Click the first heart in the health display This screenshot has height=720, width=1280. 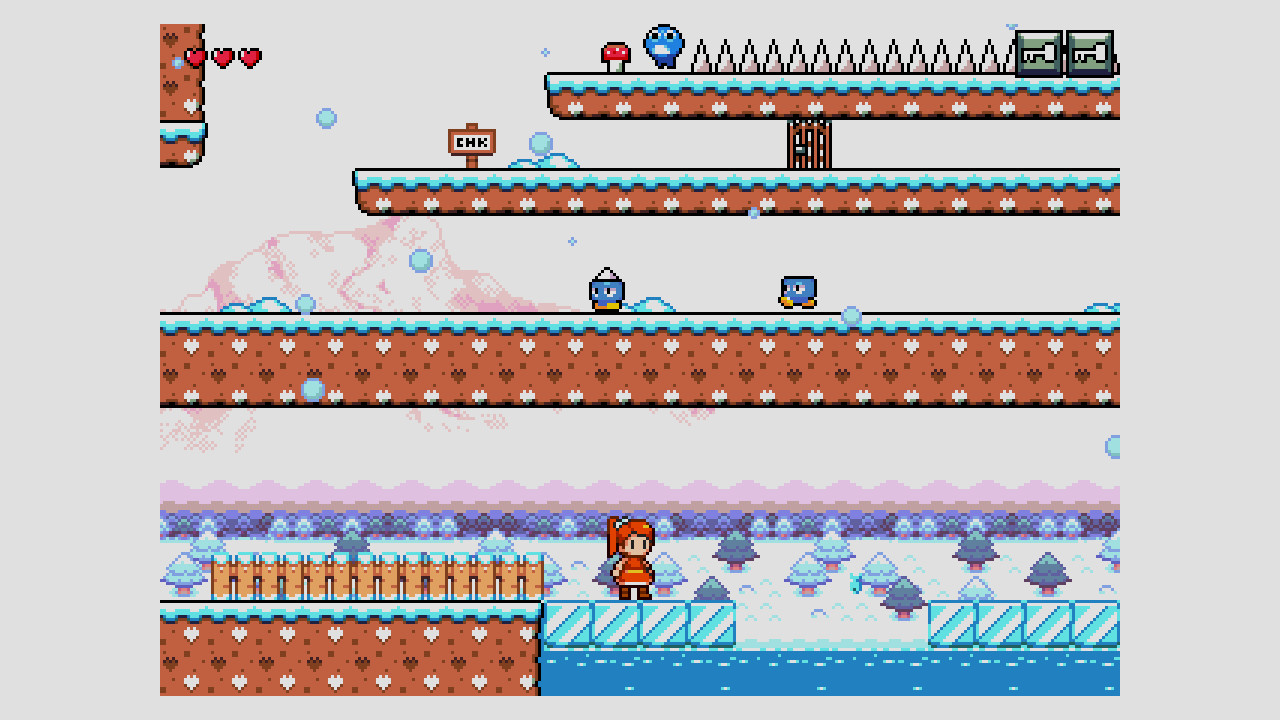pyautogui.click(x=196, y=57)
